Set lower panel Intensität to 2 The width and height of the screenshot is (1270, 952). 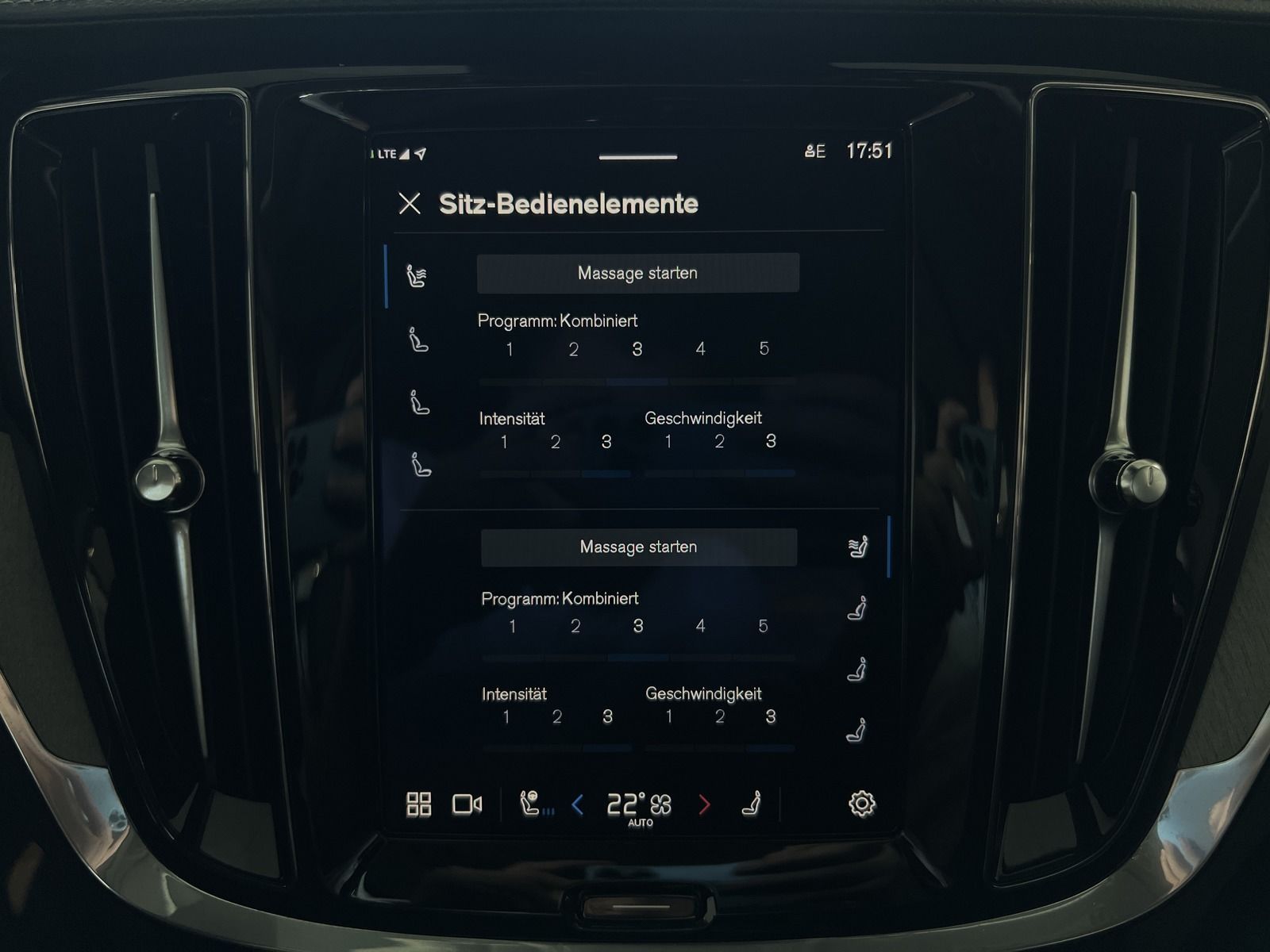click(x=556, y=717)
